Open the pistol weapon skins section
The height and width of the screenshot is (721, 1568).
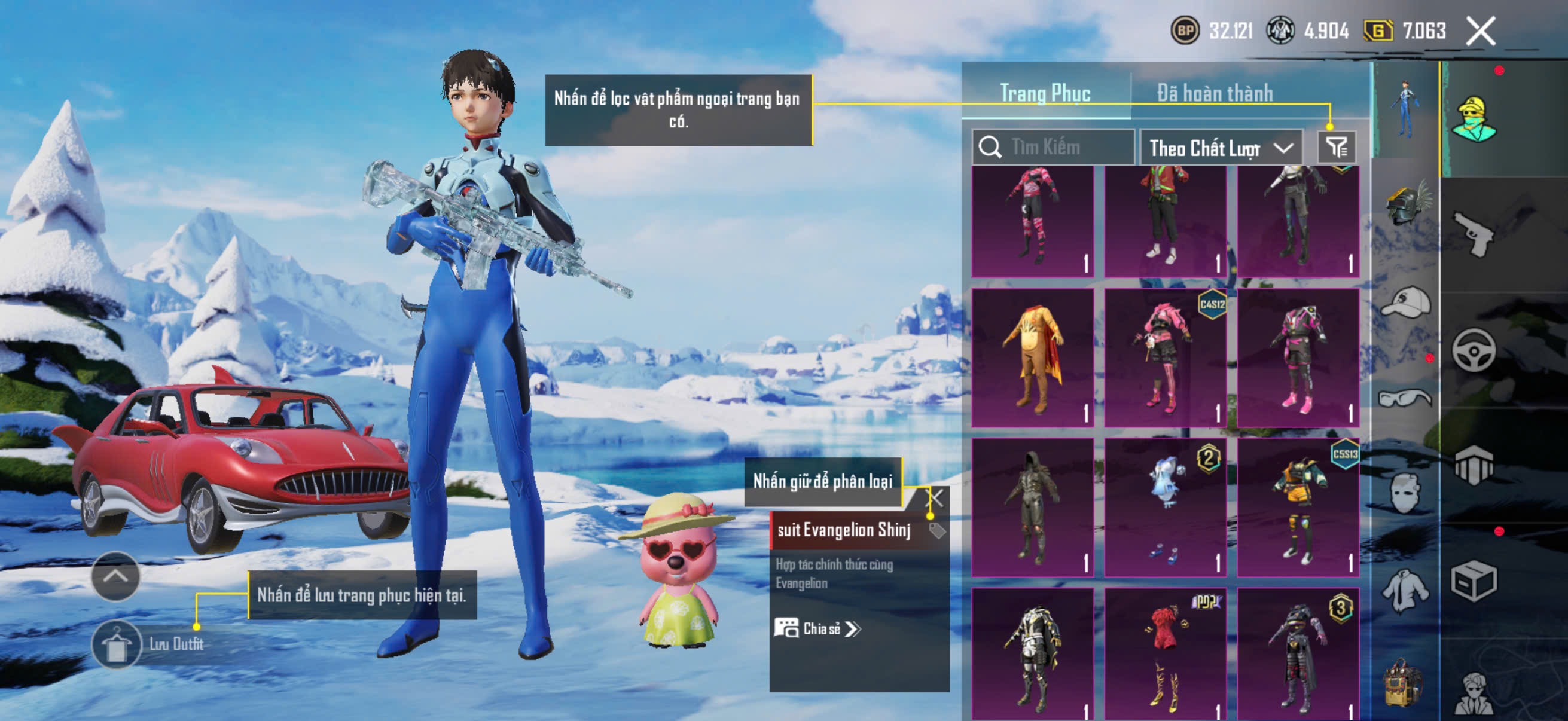tap(1473, 234)
